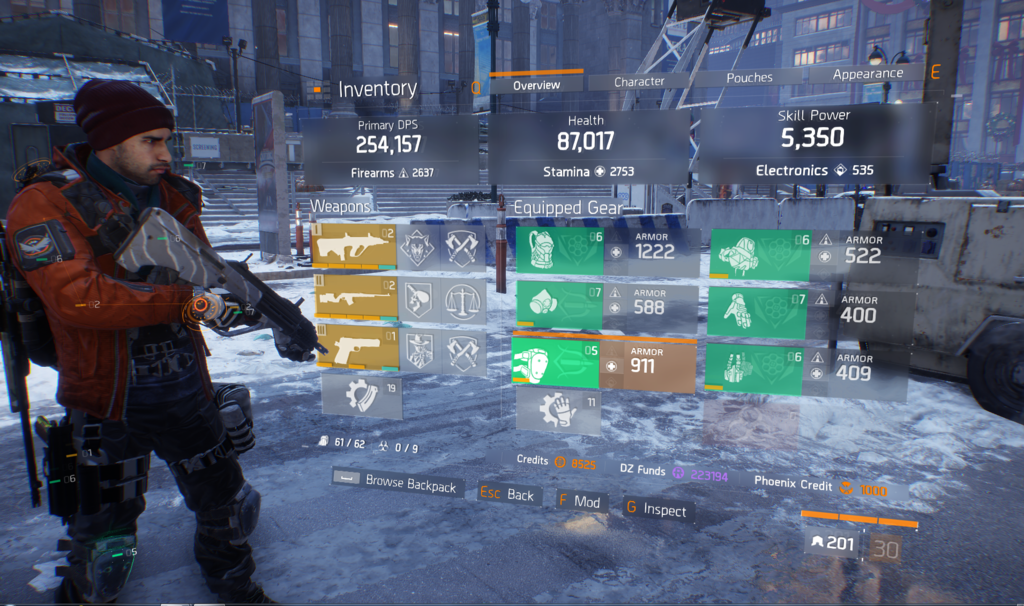Switch to the Overview tab
Screen dimensions: 1024x606
pos(536,85)
